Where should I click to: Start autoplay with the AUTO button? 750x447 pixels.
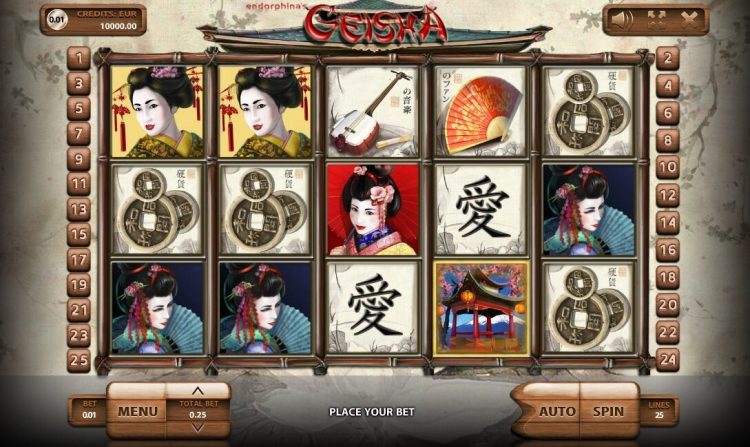[x=556, y=410]
